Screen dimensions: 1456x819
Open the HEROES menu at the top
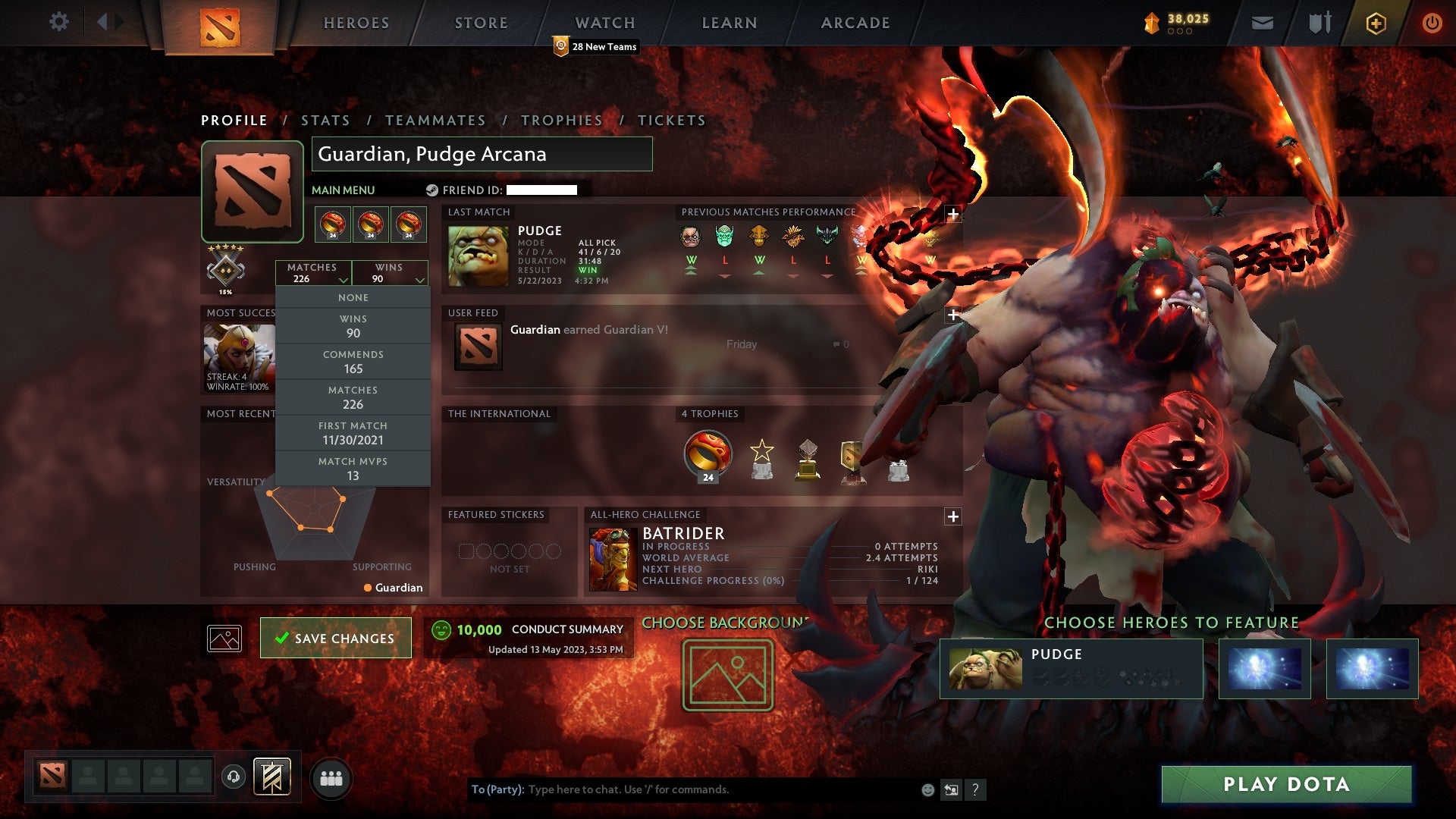(x=356, y=23)
